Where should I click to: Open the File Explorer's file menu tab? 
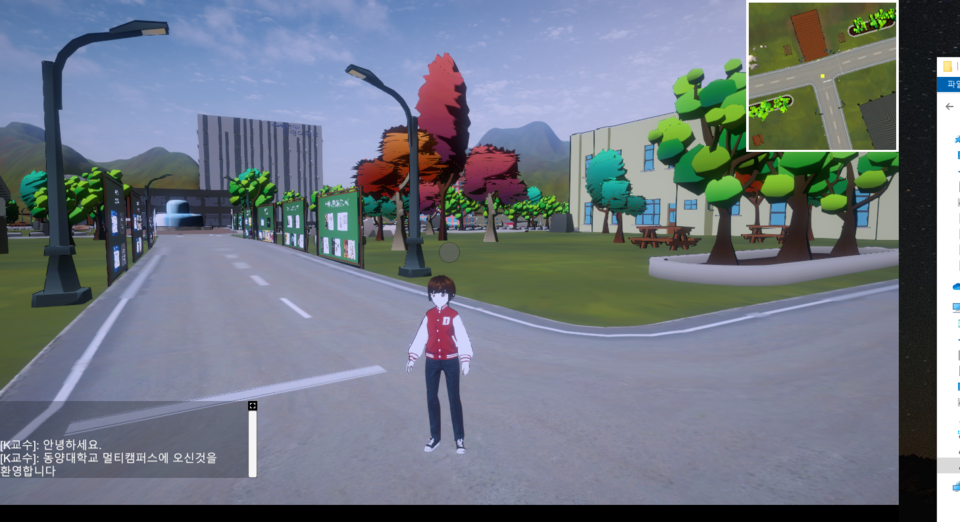[x=951, y=84]
